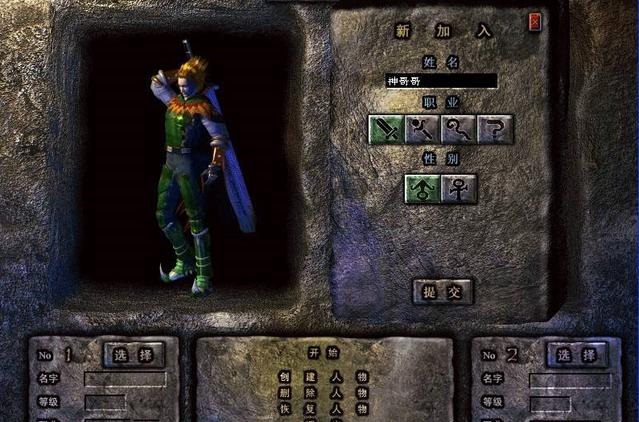
Task: Pick the taoist class icon
Action: pos(458,129)
